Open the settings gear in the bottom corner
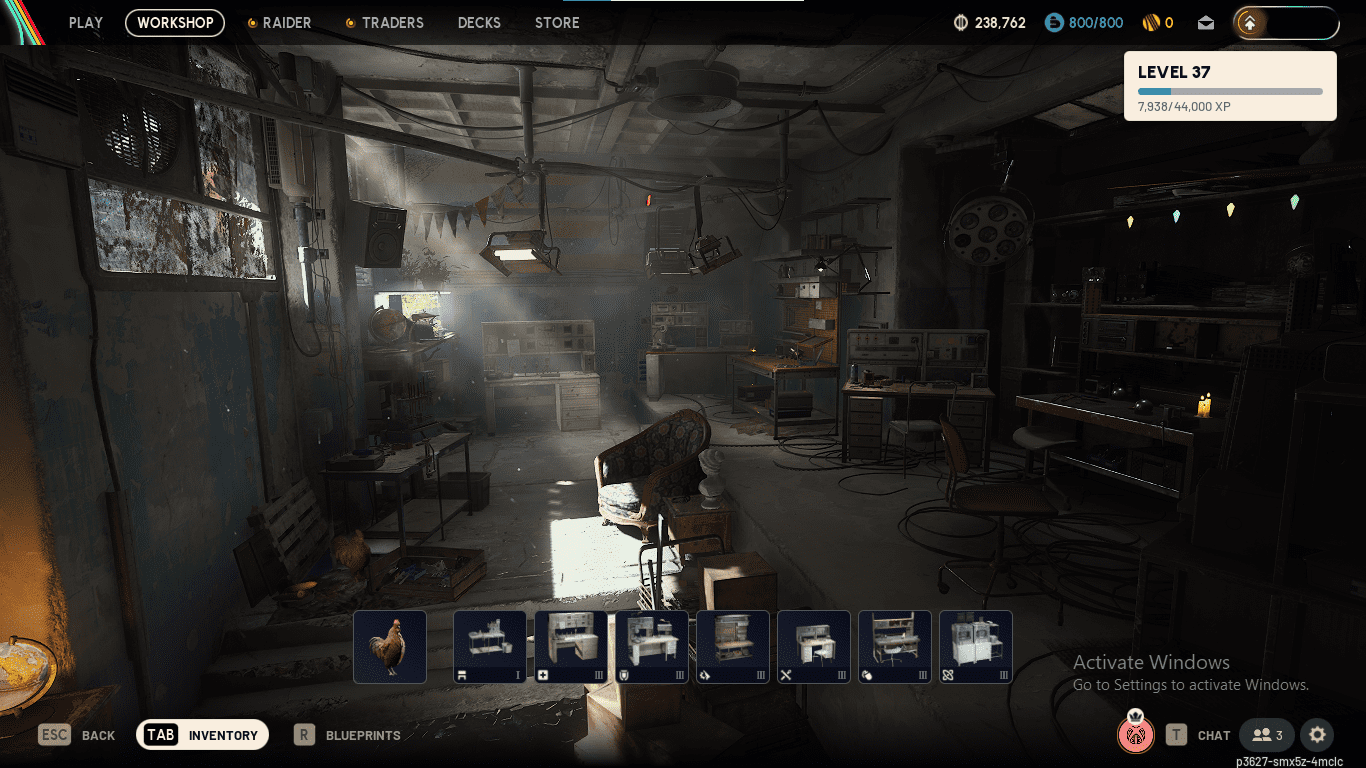Image resolution: width=1366 pixels, height=768 pixels. pos(1317,735)
